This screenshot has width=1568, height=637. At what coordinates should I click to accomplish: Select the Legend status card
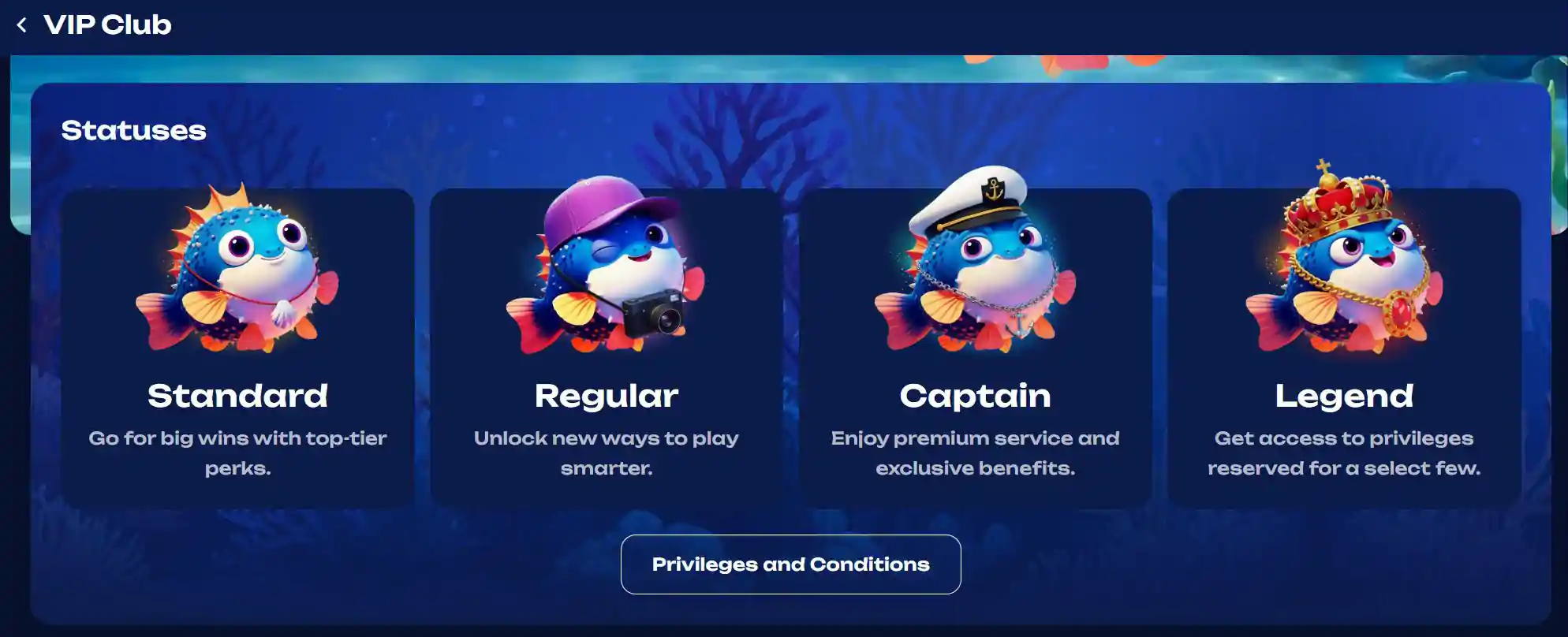pyautogui.click(x=1344, y=348)
